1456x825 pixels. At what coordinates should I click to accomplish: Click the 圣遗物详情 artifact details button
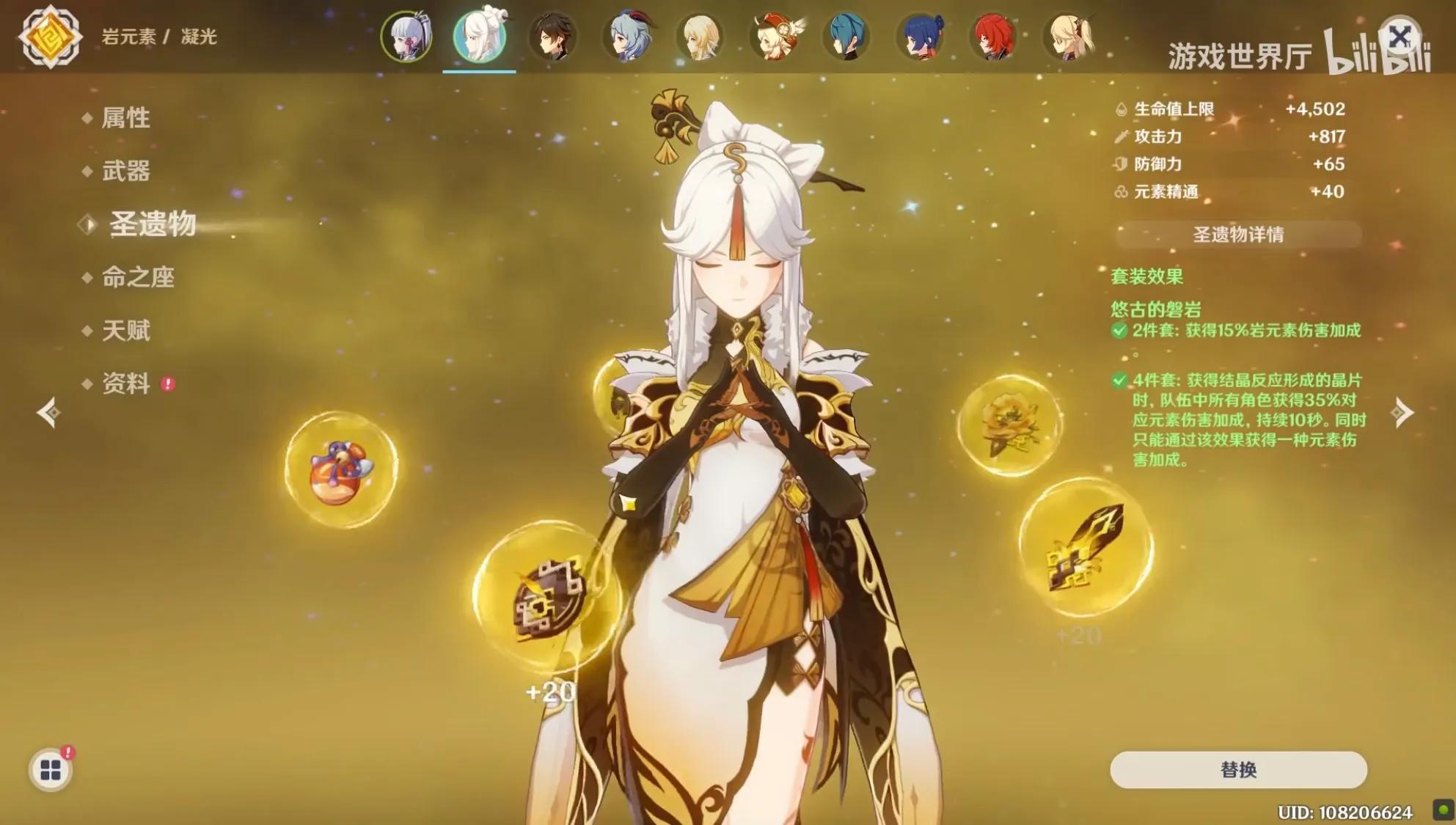click(1238, 235)
